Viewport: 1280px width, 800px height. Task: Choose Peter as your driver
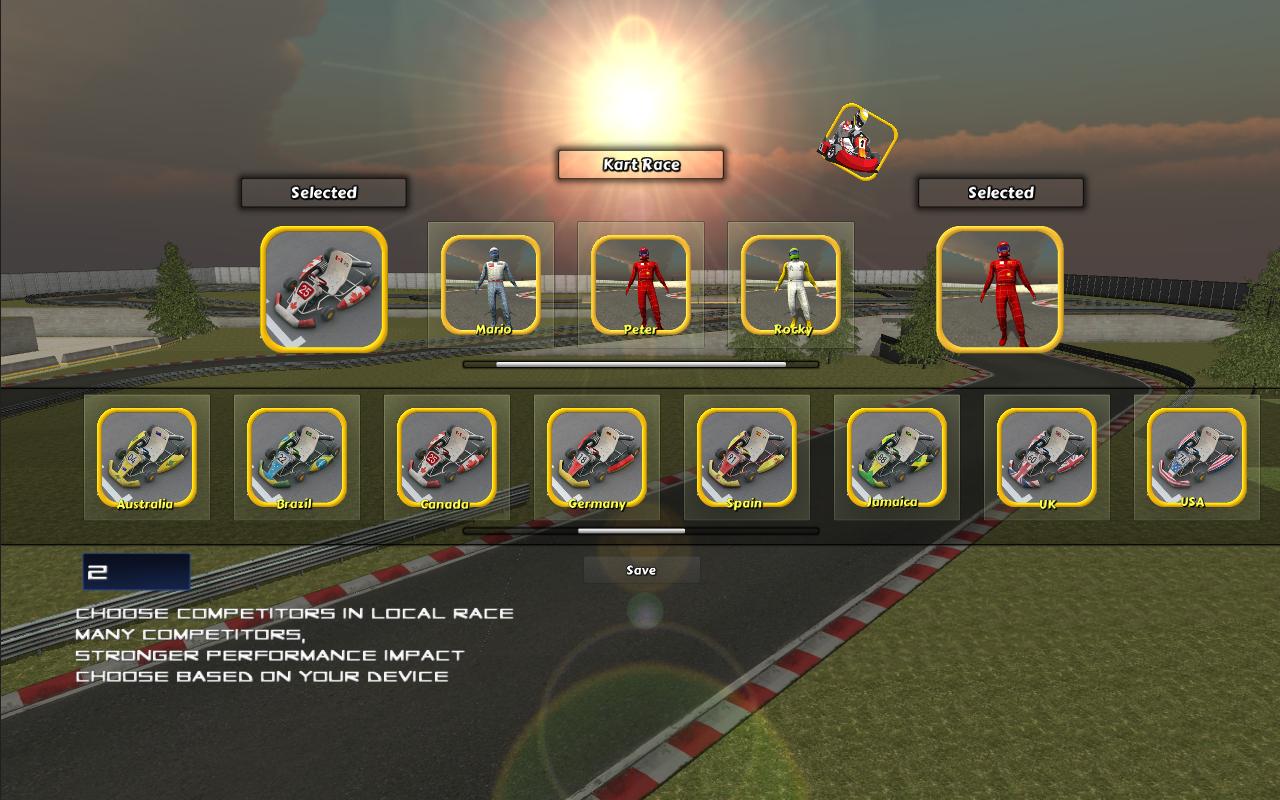[x=640, y=283]
